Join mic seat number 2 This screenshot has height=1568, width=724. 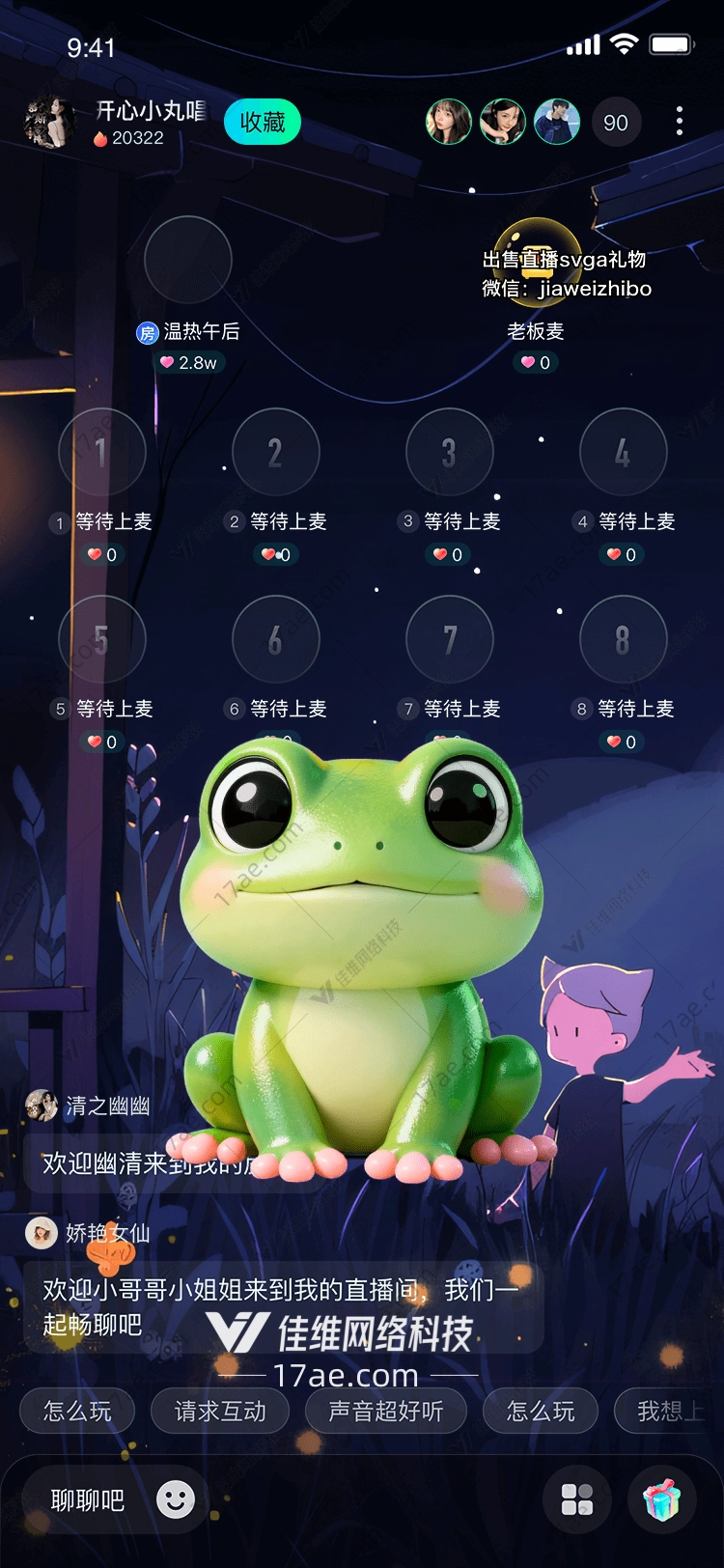tap(275, 452)
